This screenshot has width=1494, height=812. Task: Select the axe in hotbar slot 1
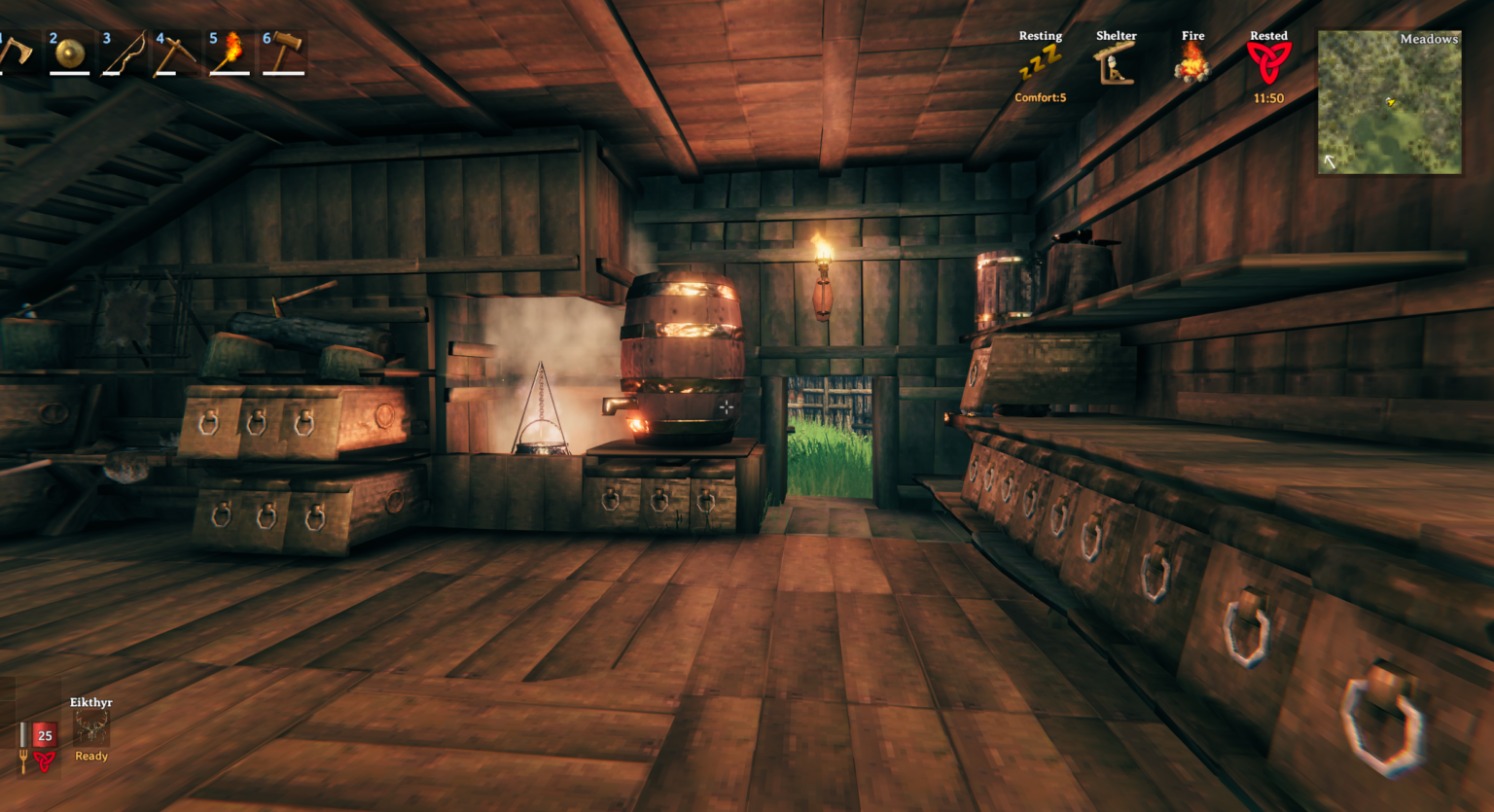14,53
